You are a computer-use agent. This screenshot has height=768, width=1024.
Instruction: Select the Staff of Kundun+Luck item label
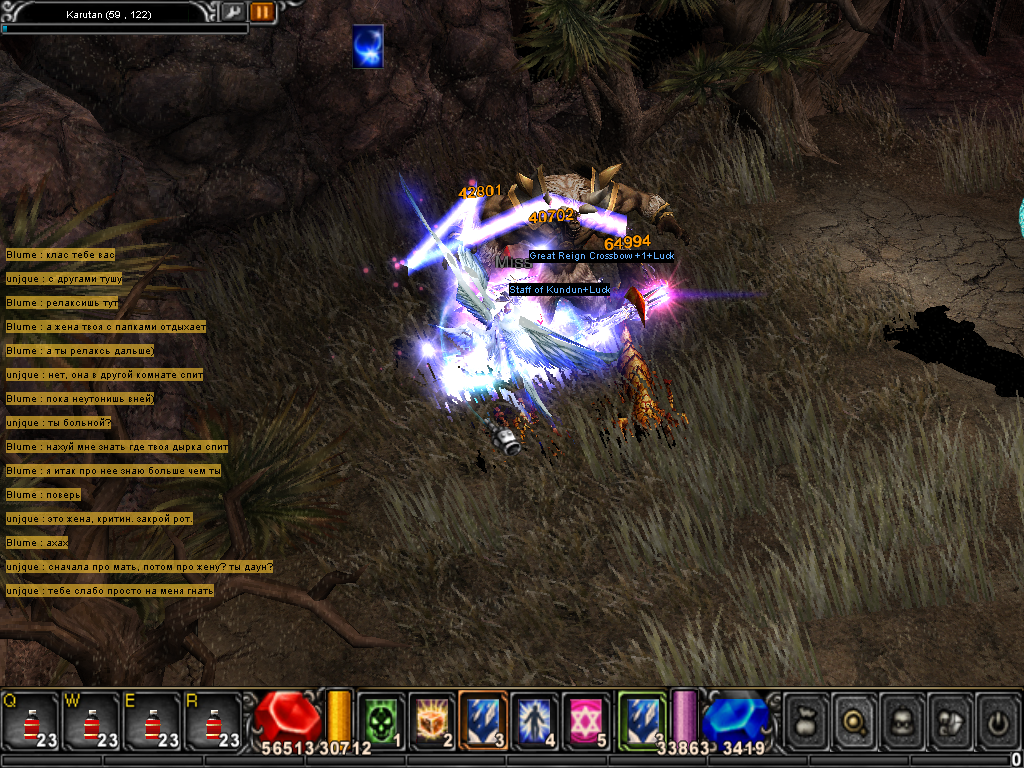click(x=559, y=290)
